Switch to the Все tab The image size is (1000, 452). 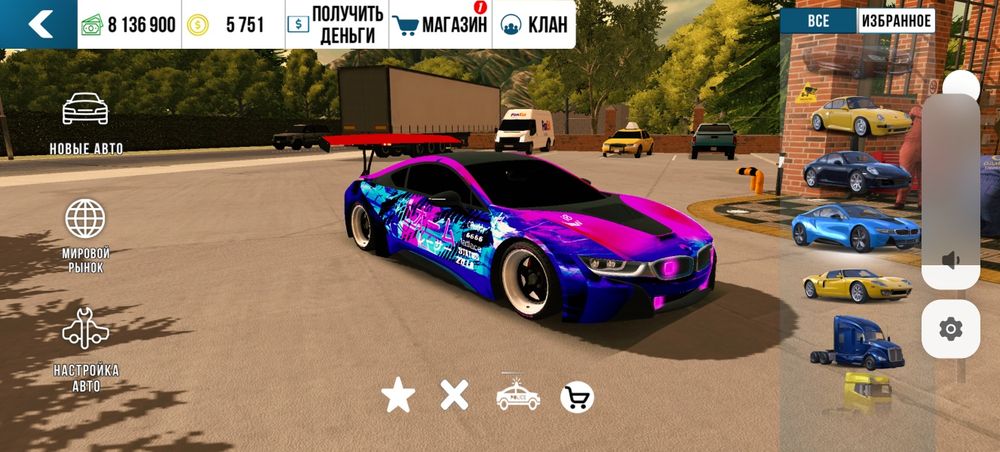point(817,21)
